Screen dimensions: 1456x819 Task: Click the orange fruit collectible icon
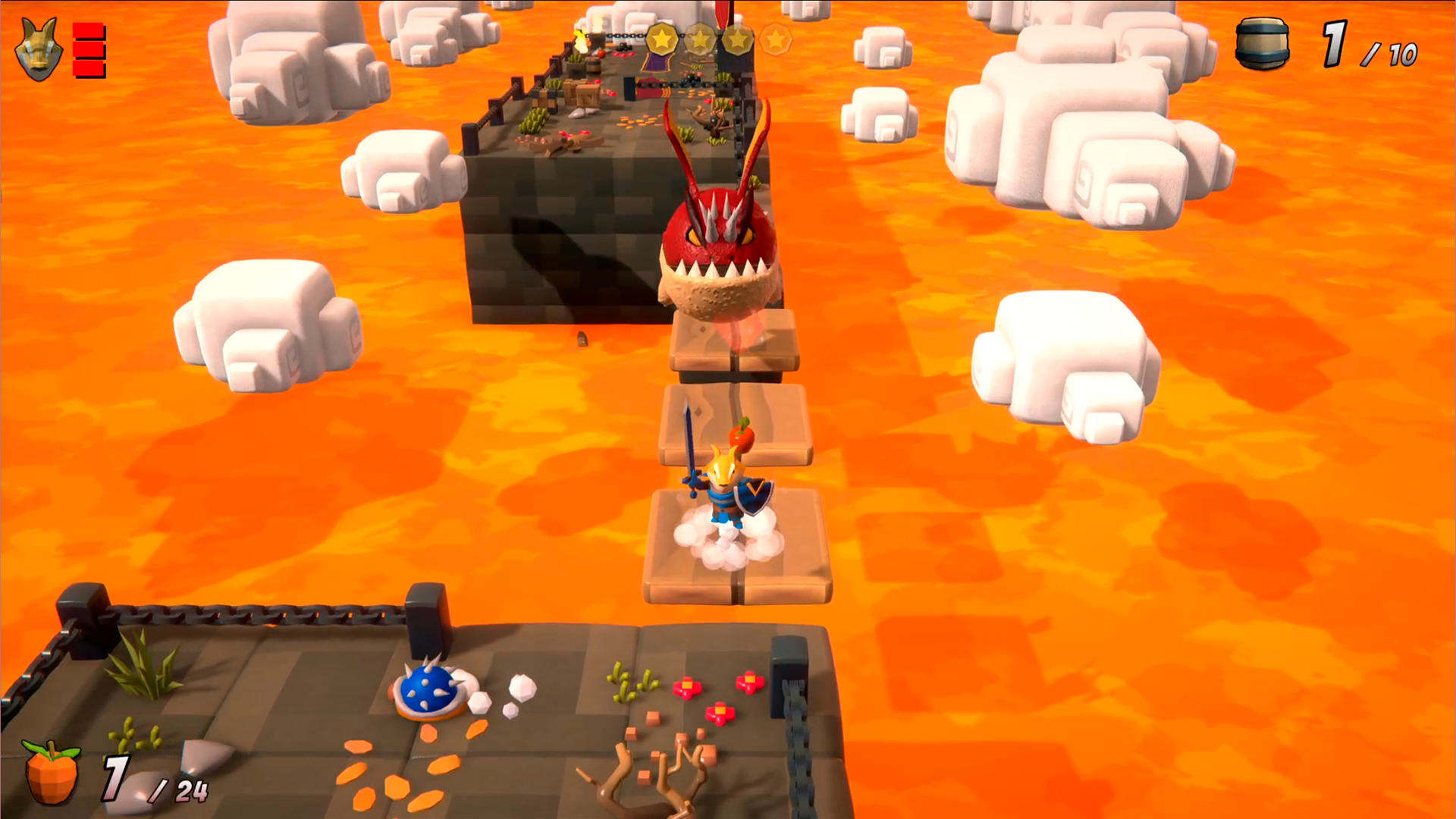(x=52, y=772)
